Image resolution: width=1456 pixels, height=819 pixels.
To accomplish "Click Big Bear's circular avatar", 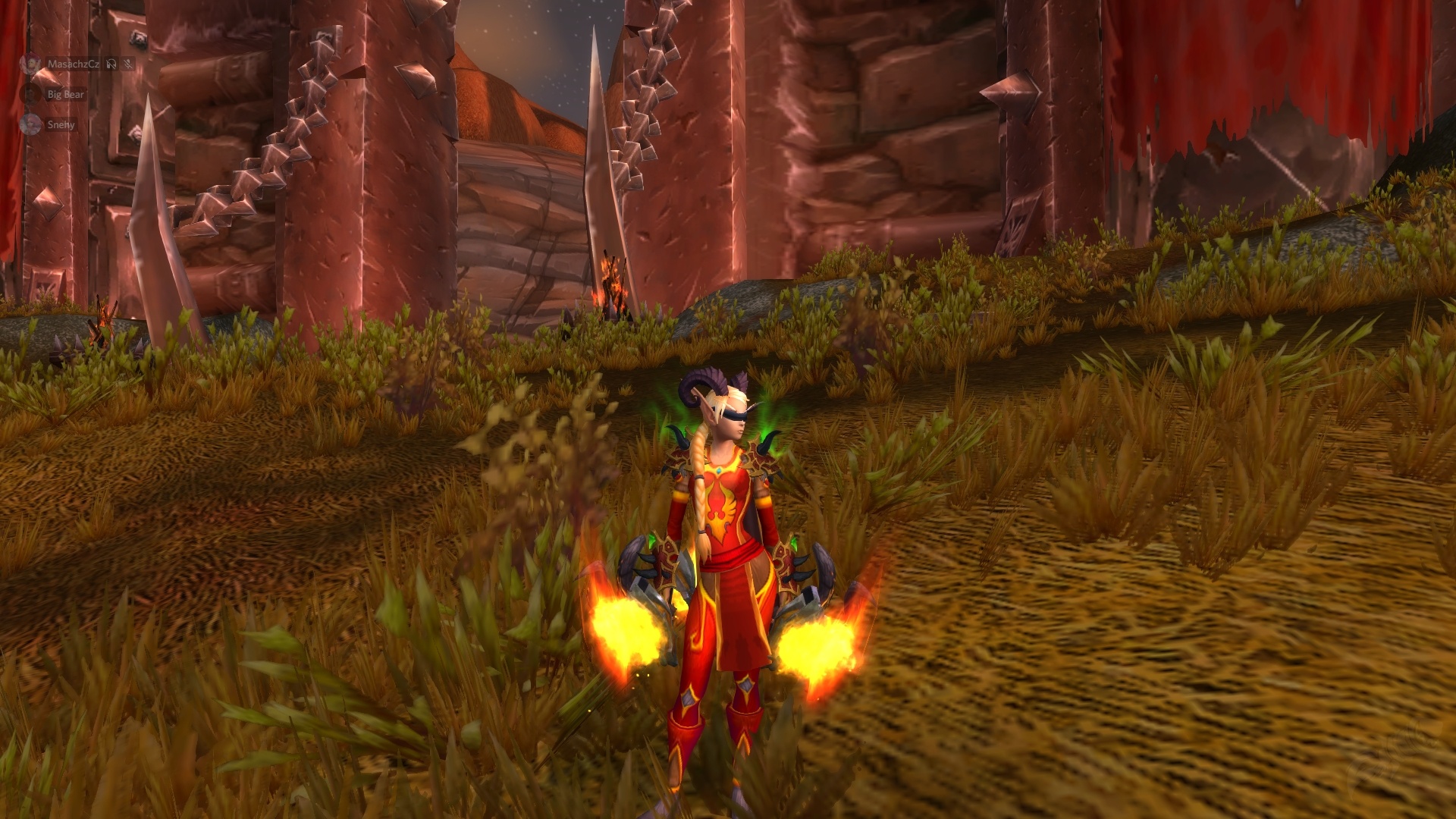I will (30, 94).
